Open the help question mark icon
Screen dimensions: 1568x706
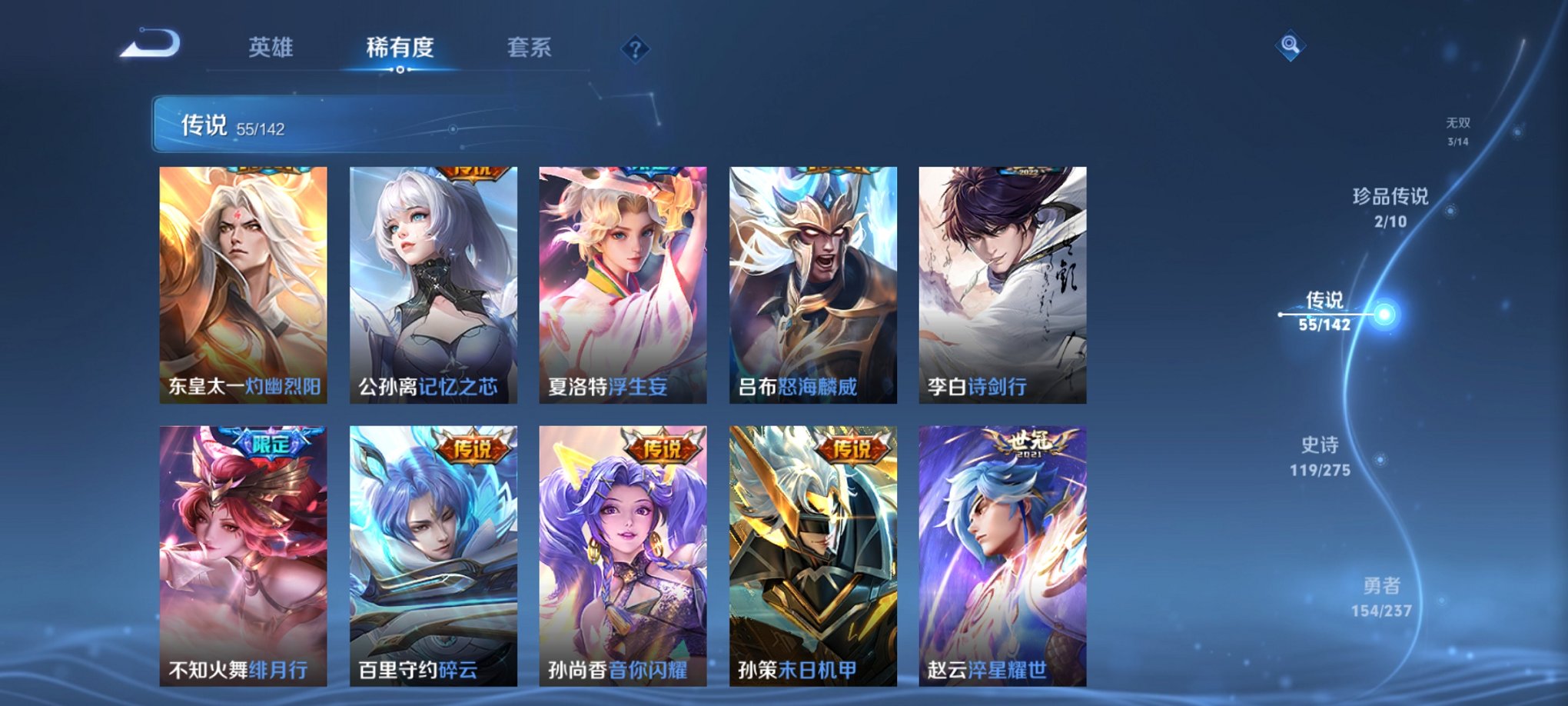tap(634, 49)
